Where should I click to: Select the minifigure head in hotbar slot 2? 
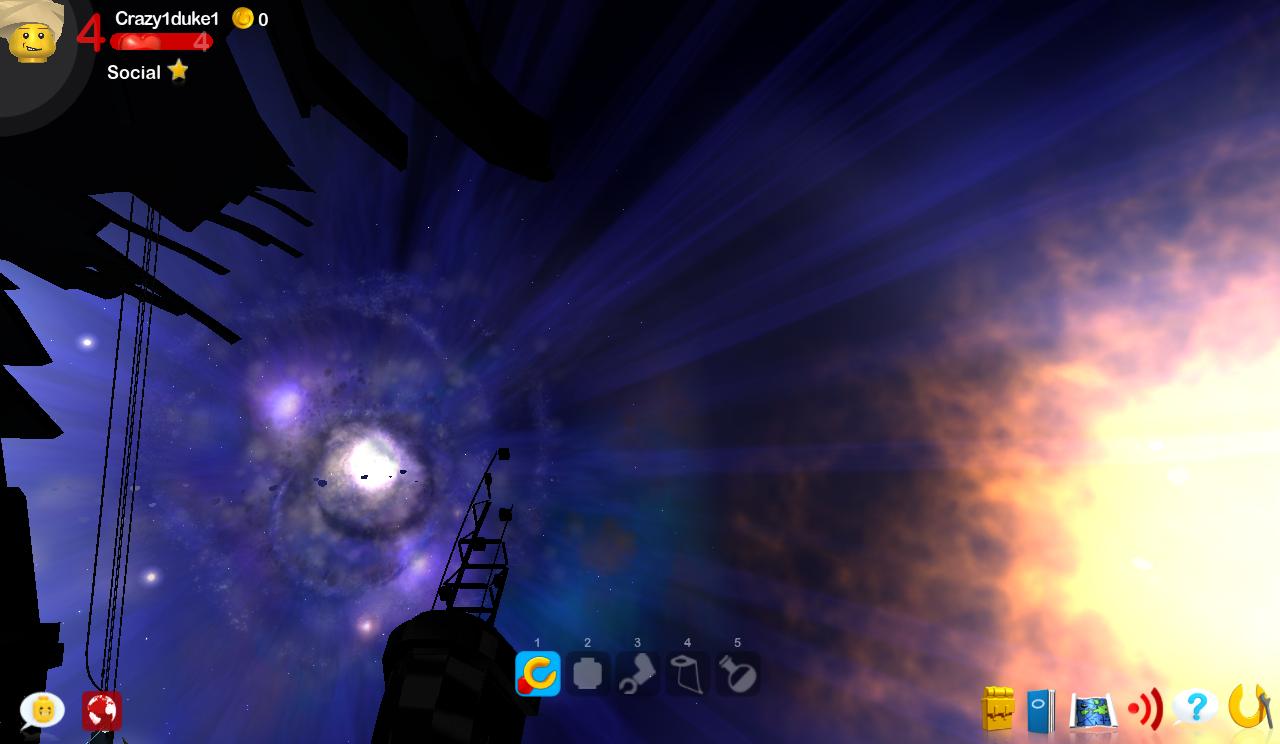point(587,674)
